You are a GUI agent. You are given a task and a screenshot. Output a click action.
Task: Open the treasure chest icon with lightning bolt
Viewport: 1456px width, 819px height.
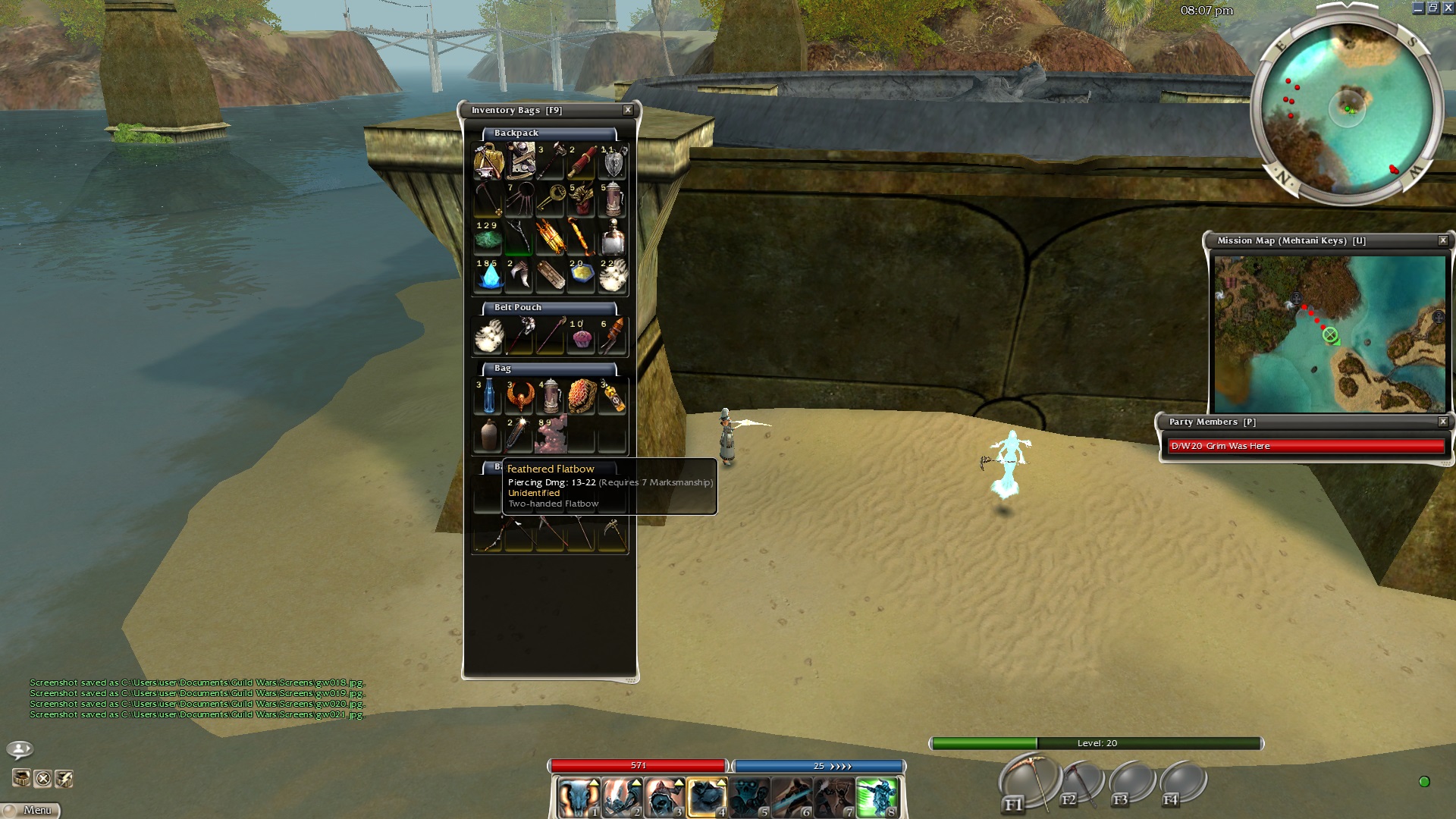(64, 779)
